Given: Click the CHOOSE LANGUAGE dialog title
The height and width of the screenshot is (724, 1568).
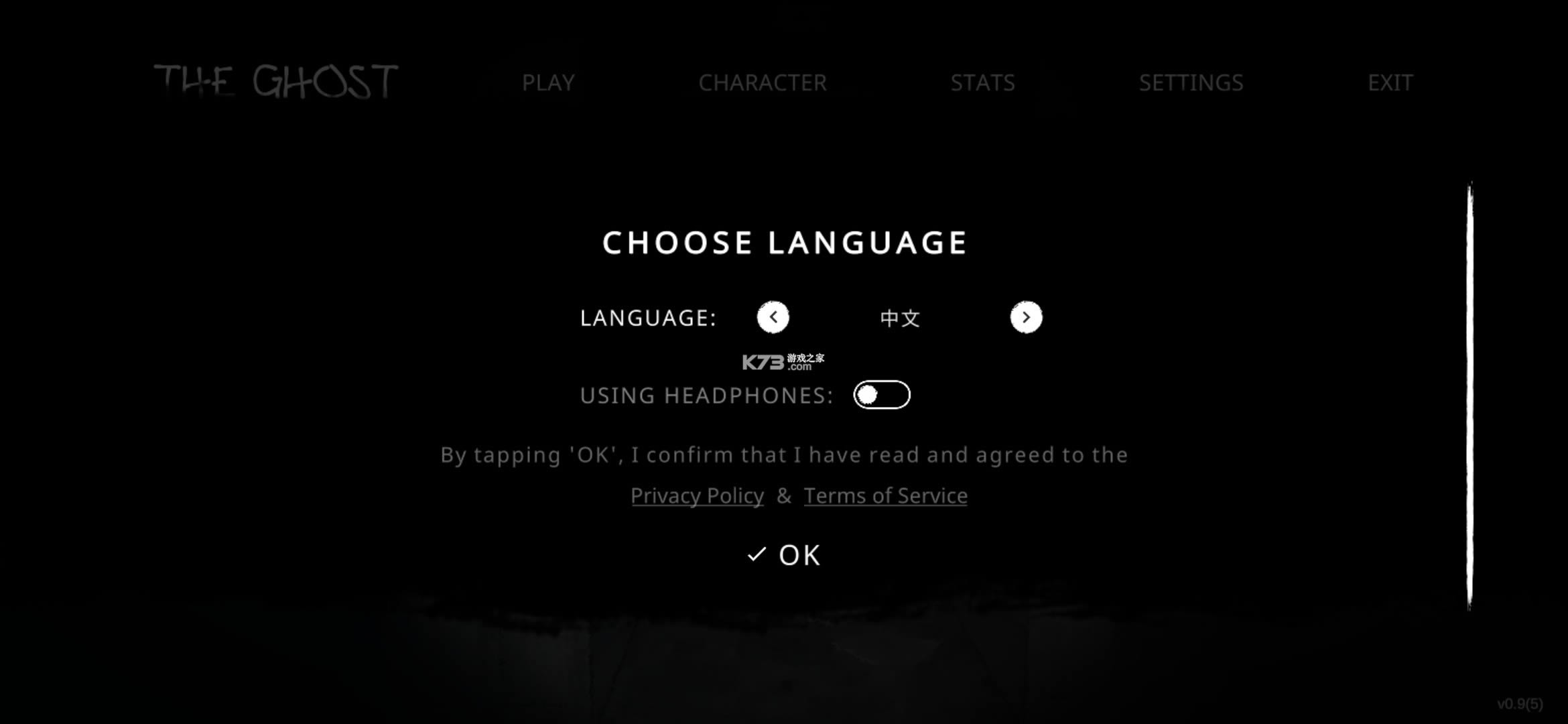Looking at the screenshot, I should pos(784,242).
